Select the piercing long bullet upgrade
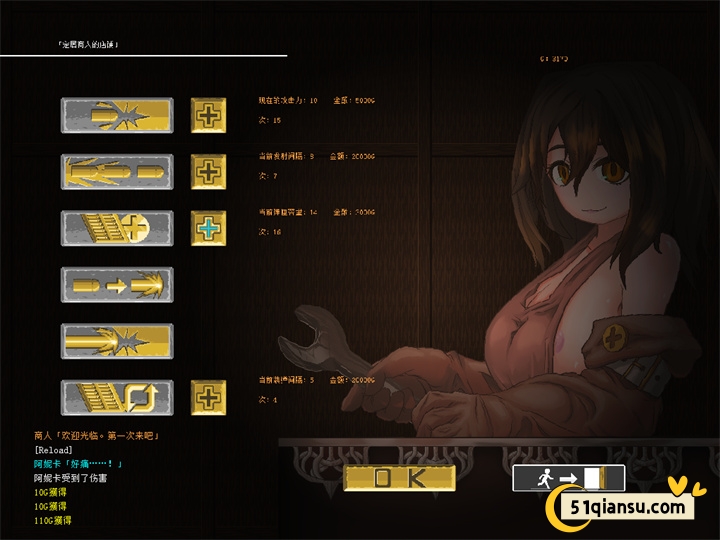 (117, 341)
